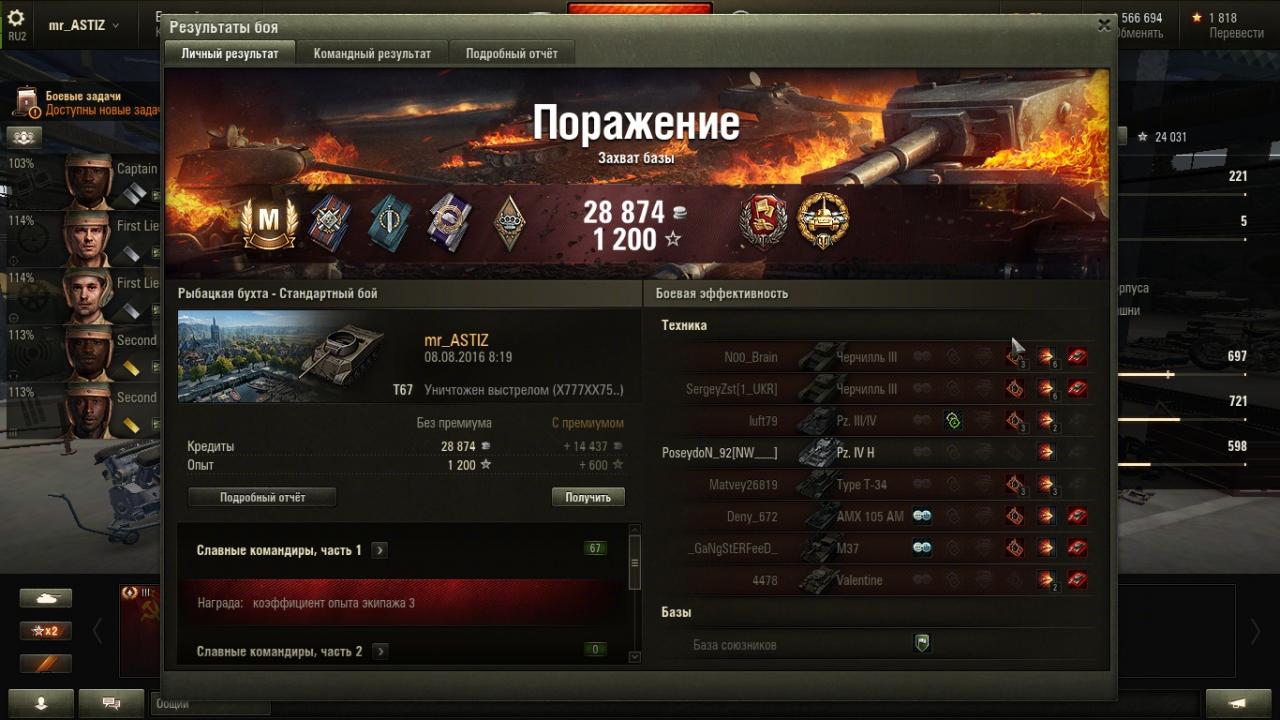Open the Подробный отчёт tab
This screenshot has width=1280, height=720.
(x=512, y=53)
